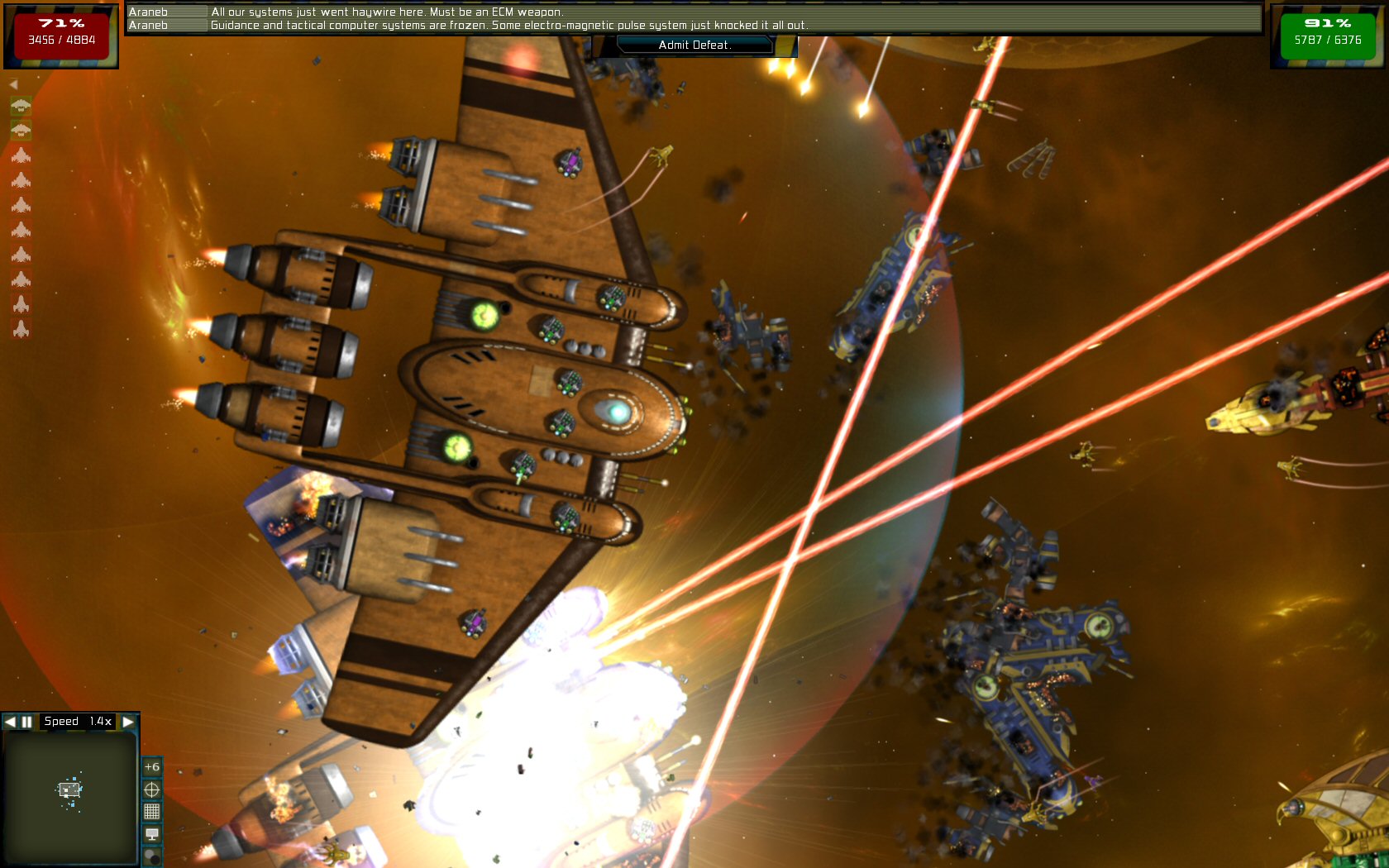The width and height of the screenshot is (1389, 868).
Task: Decrease game speed with the left arrow
Action: click(x=9, y=722)
